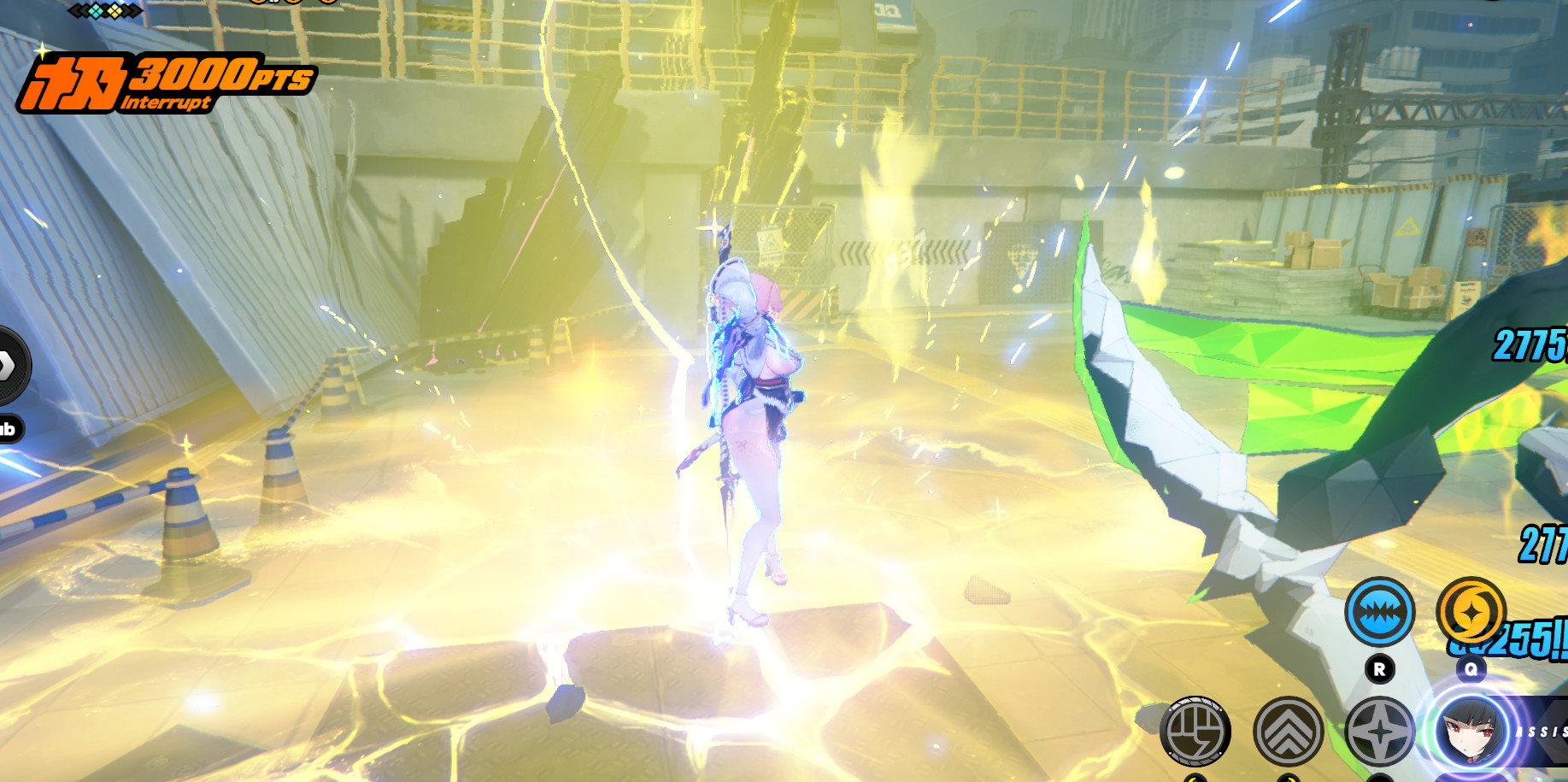Click the yellow diamond in the combo chain meter
Viewport: 1568px width, 782px height.
pyautogui.click(x=115, y=11)
